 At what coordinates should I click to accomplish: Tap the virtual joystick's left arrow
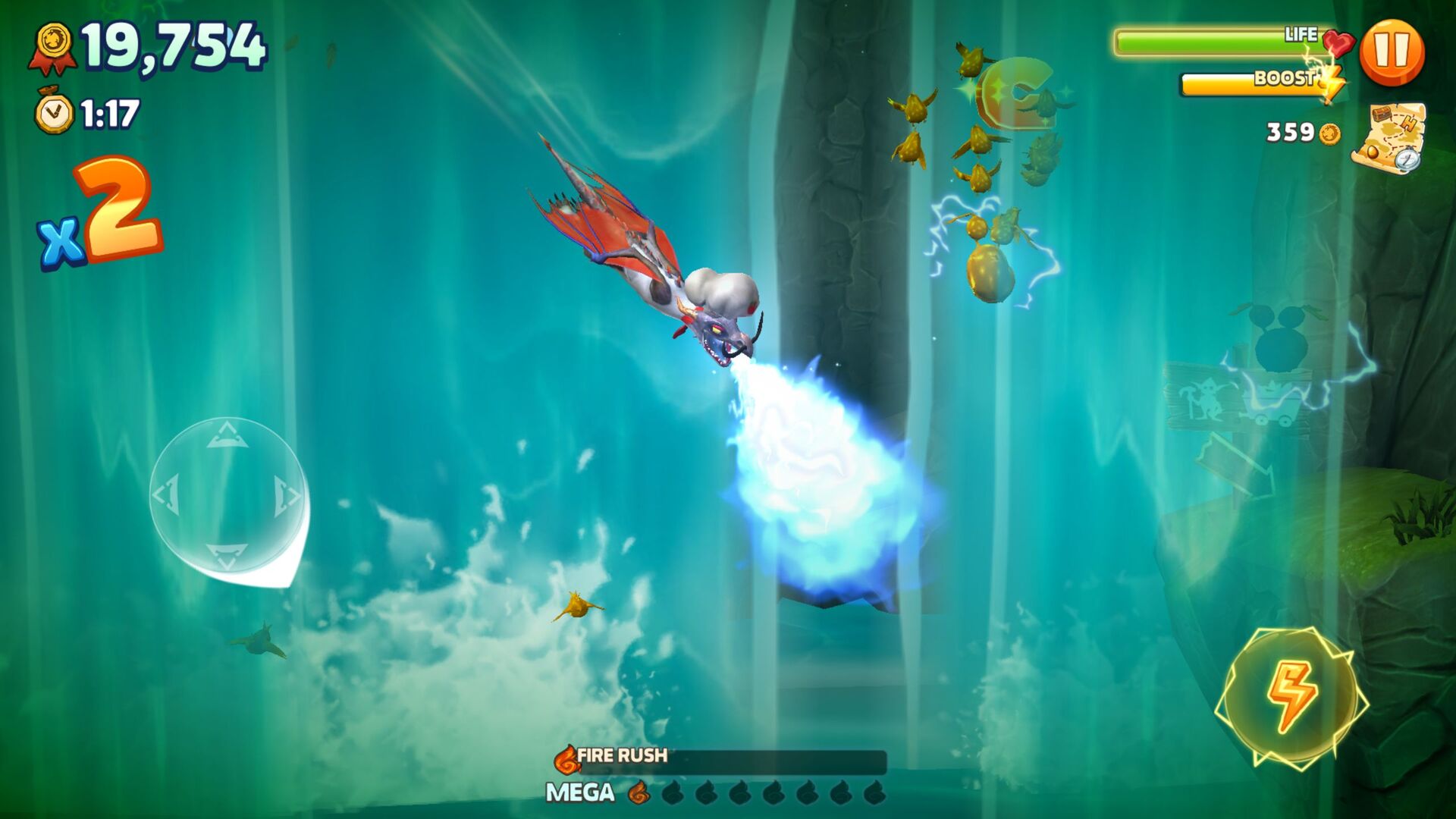pos(166,496)
